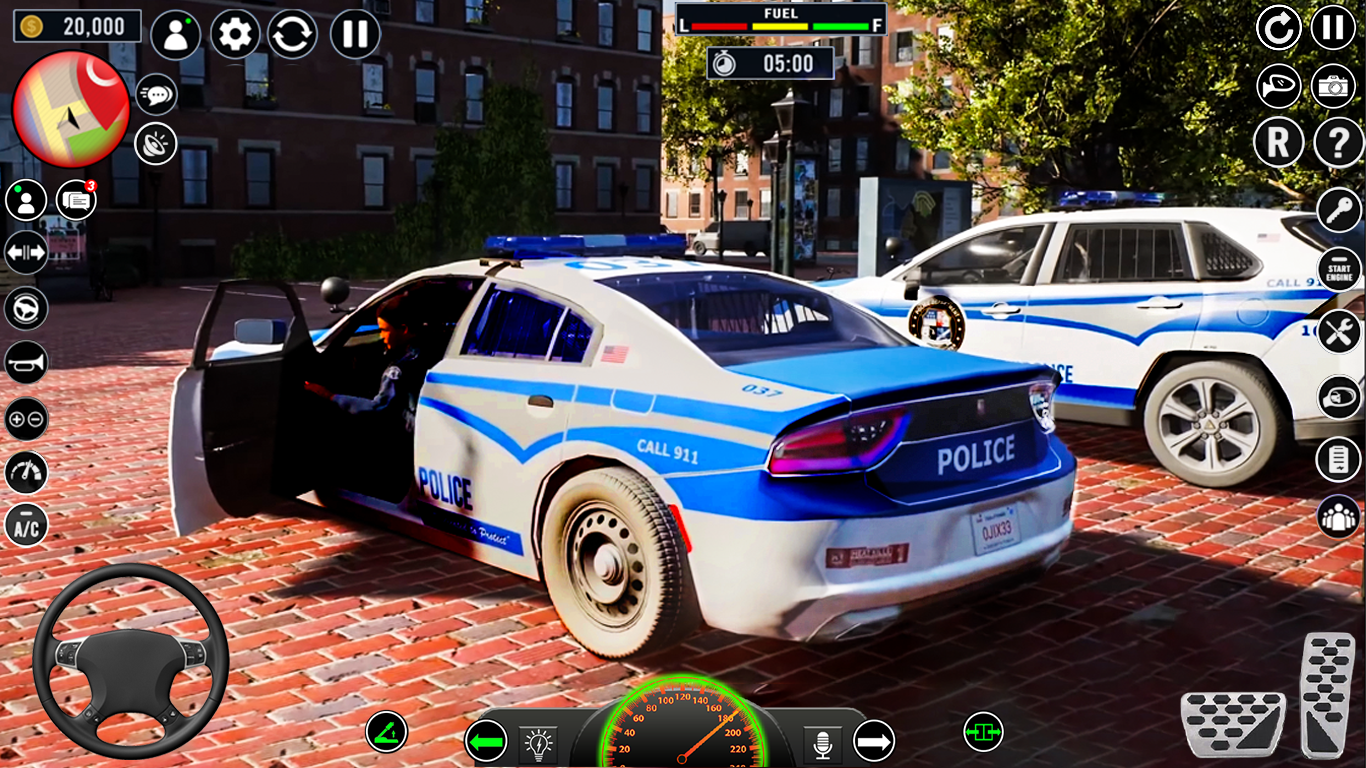
Task: Open the group of people icon
Action: tap(1338, 516)
